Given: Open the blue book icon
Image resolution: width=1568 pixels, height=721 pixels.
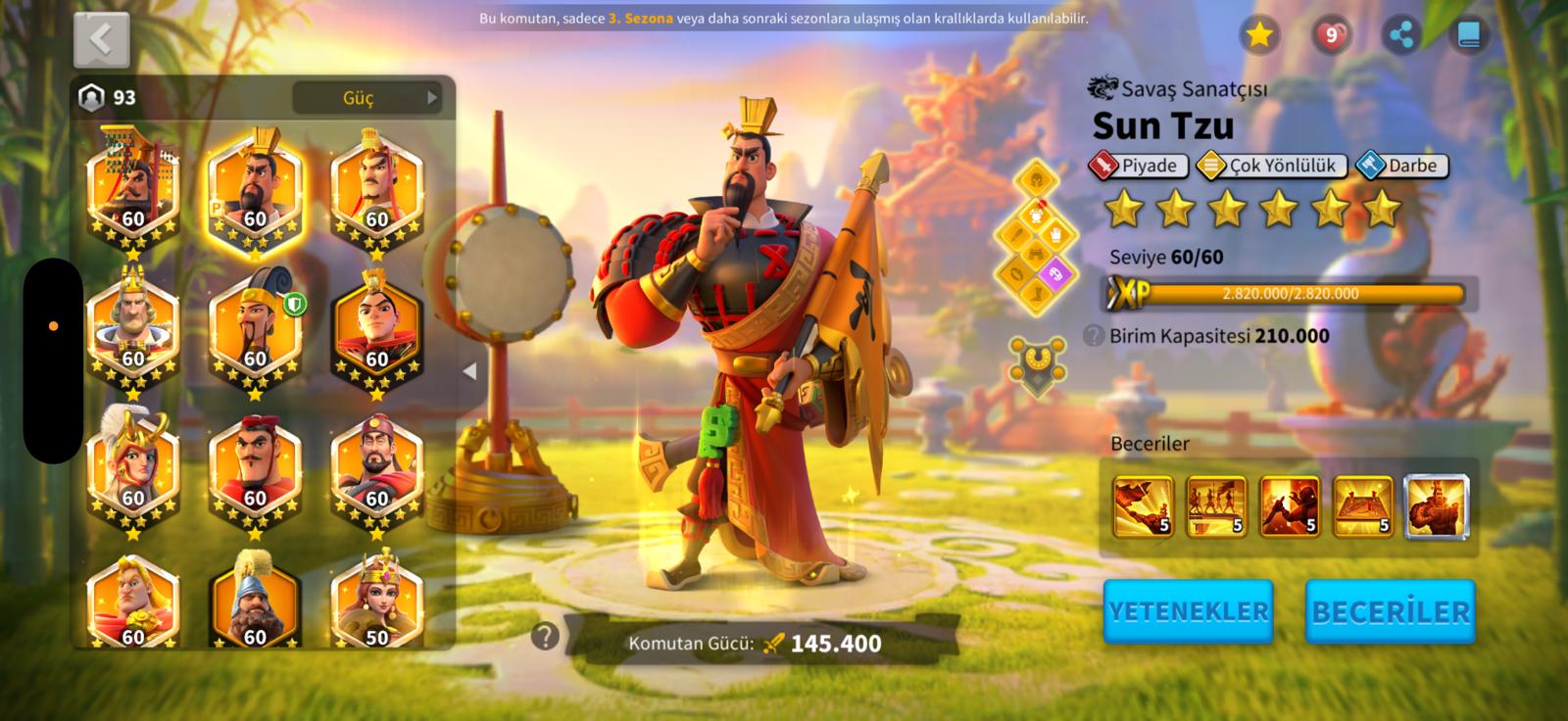Looking at the screenshot, I should coord(1468,35).
